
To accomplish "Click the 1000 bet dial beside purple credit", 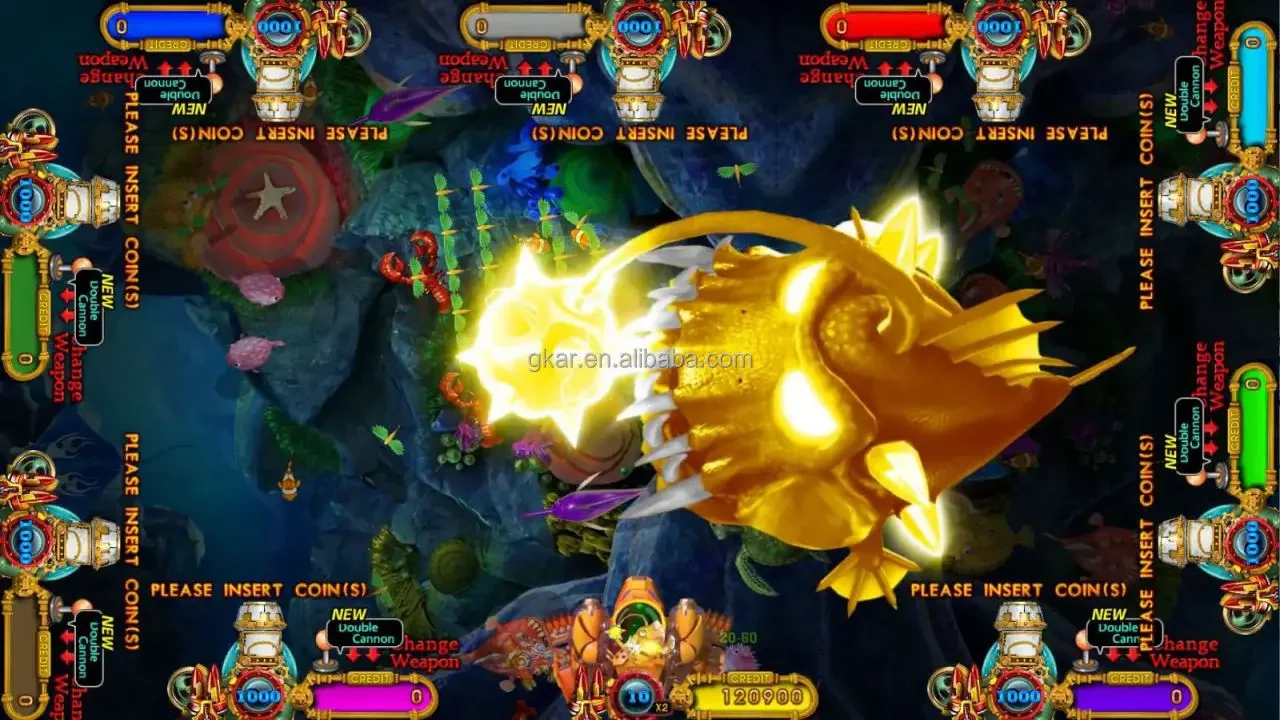I will click(x=1019, y=693).
